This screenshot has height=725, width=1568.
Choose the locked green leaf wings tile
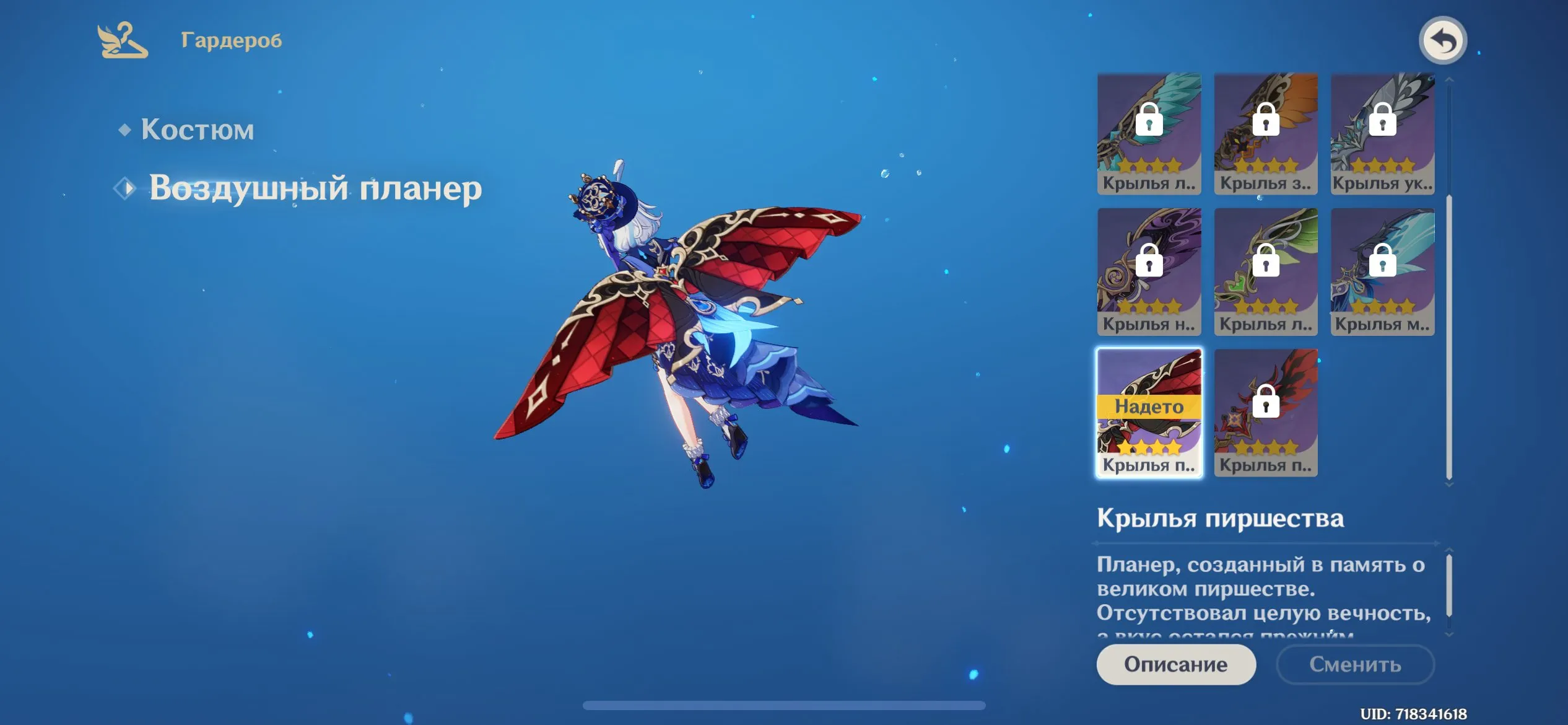[x=1265, y=272]
